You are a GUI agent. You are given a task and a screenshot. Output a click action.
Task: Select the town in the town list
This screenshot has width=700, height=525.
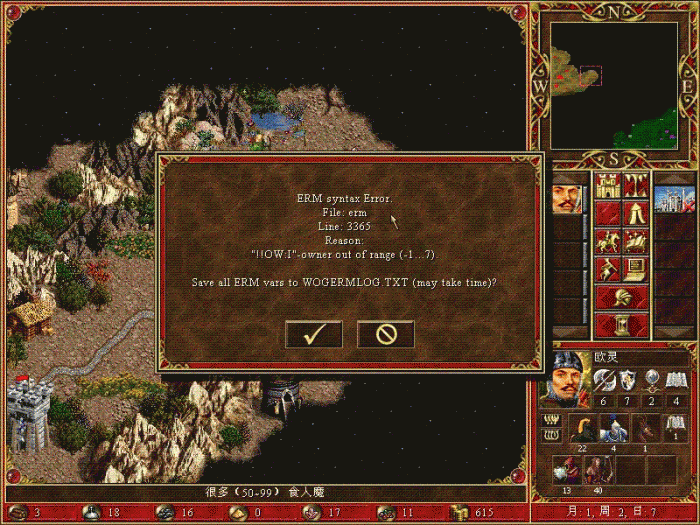tap(673, 192)
